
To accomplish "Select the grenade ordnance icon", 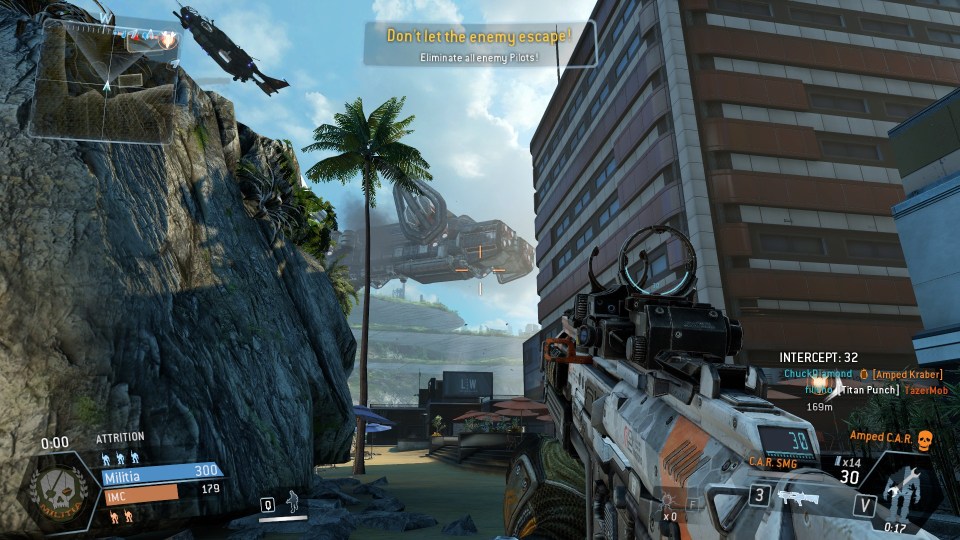I will [670, 502].
